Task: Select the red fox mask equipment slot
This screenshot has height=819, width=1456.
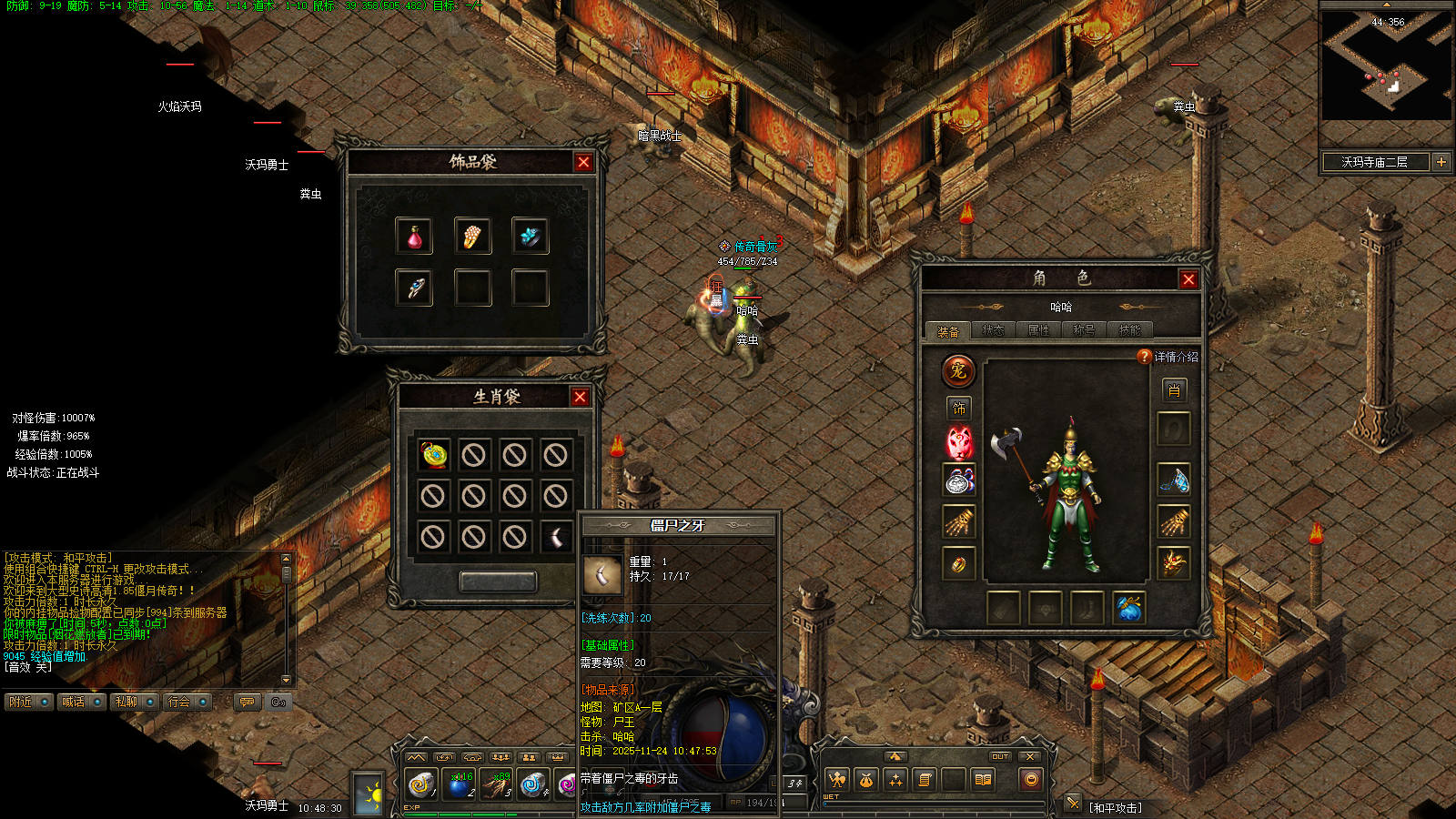Action: point(959,443)
